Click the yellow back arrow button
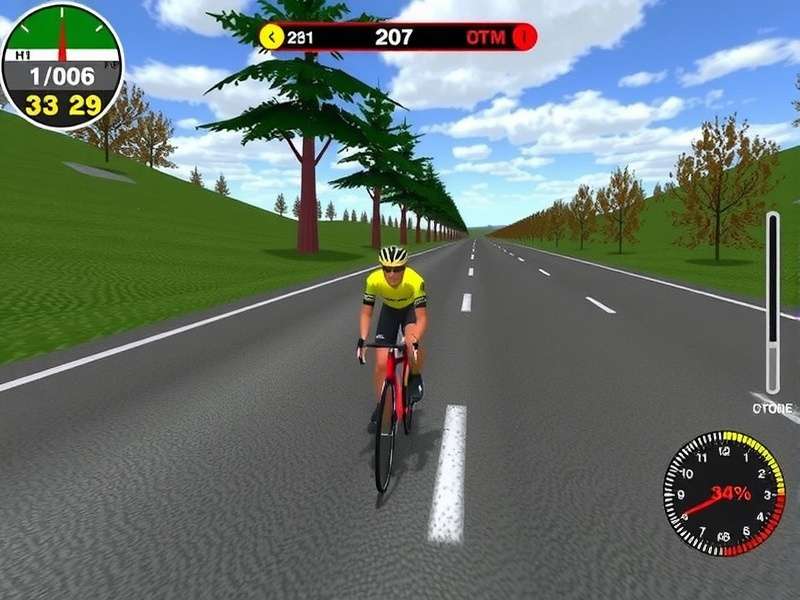 pyautogui.click(x=271, y=38)
